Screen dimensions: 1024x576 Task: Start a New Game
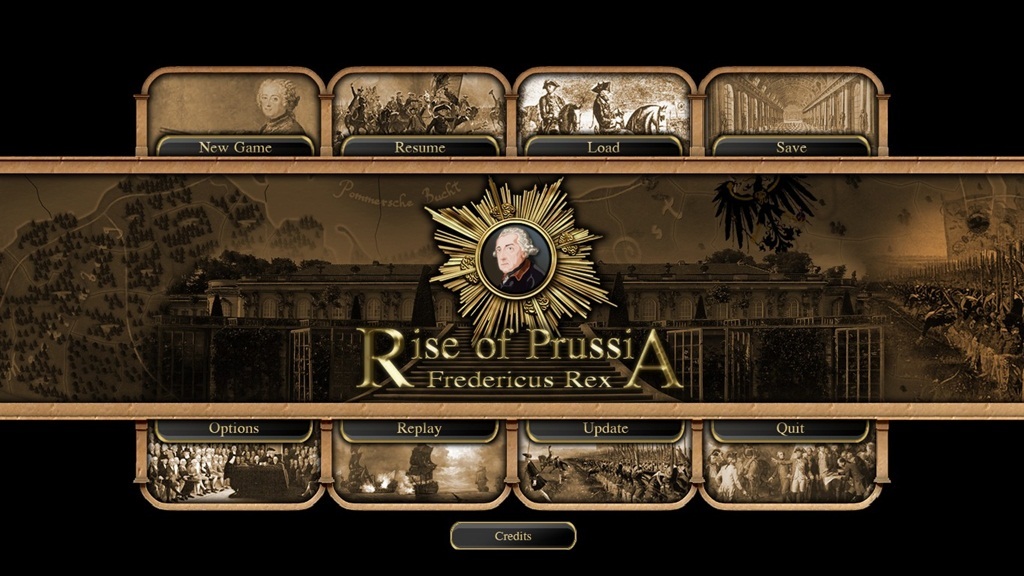235,147
